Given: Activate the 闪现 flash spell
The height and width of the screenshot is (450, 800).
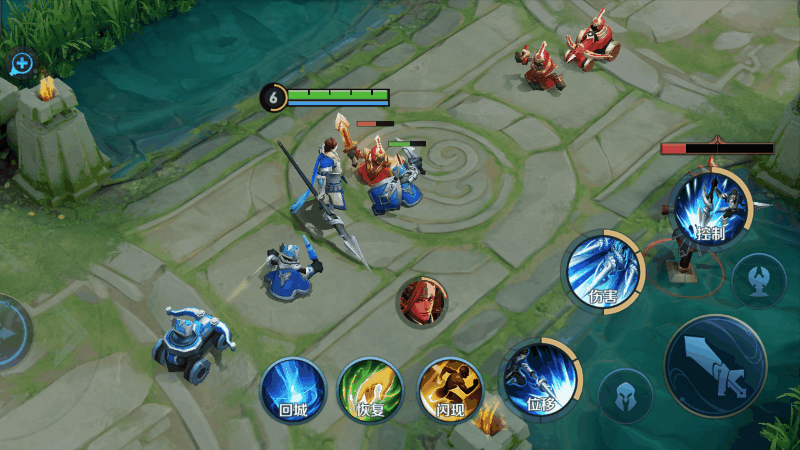Looking at the screenshot, I should point(450,389).
